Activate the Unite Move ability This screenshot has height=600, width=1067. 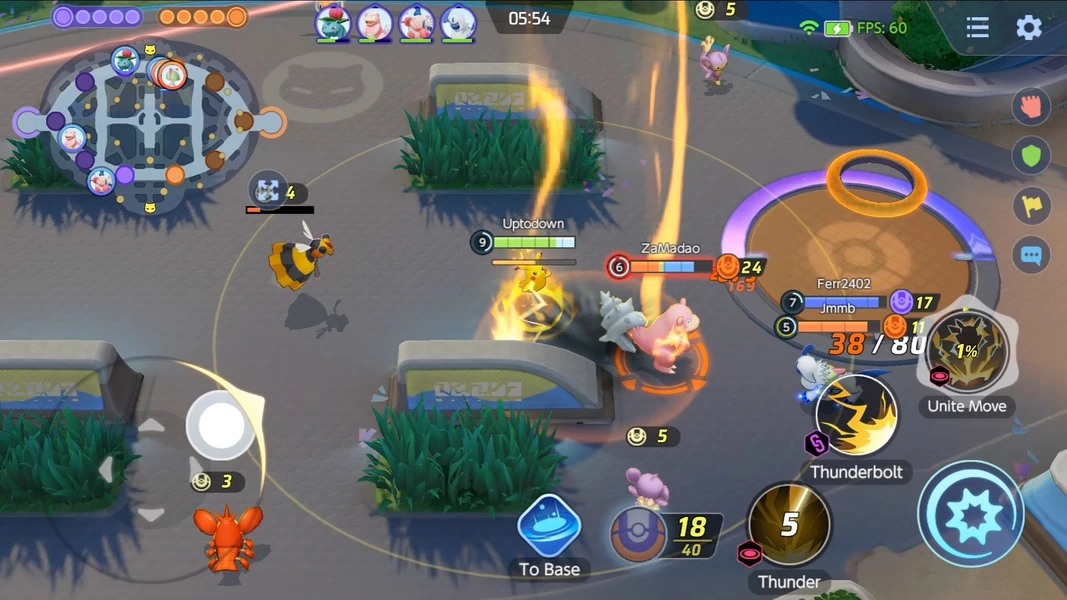tap(967, 352)
